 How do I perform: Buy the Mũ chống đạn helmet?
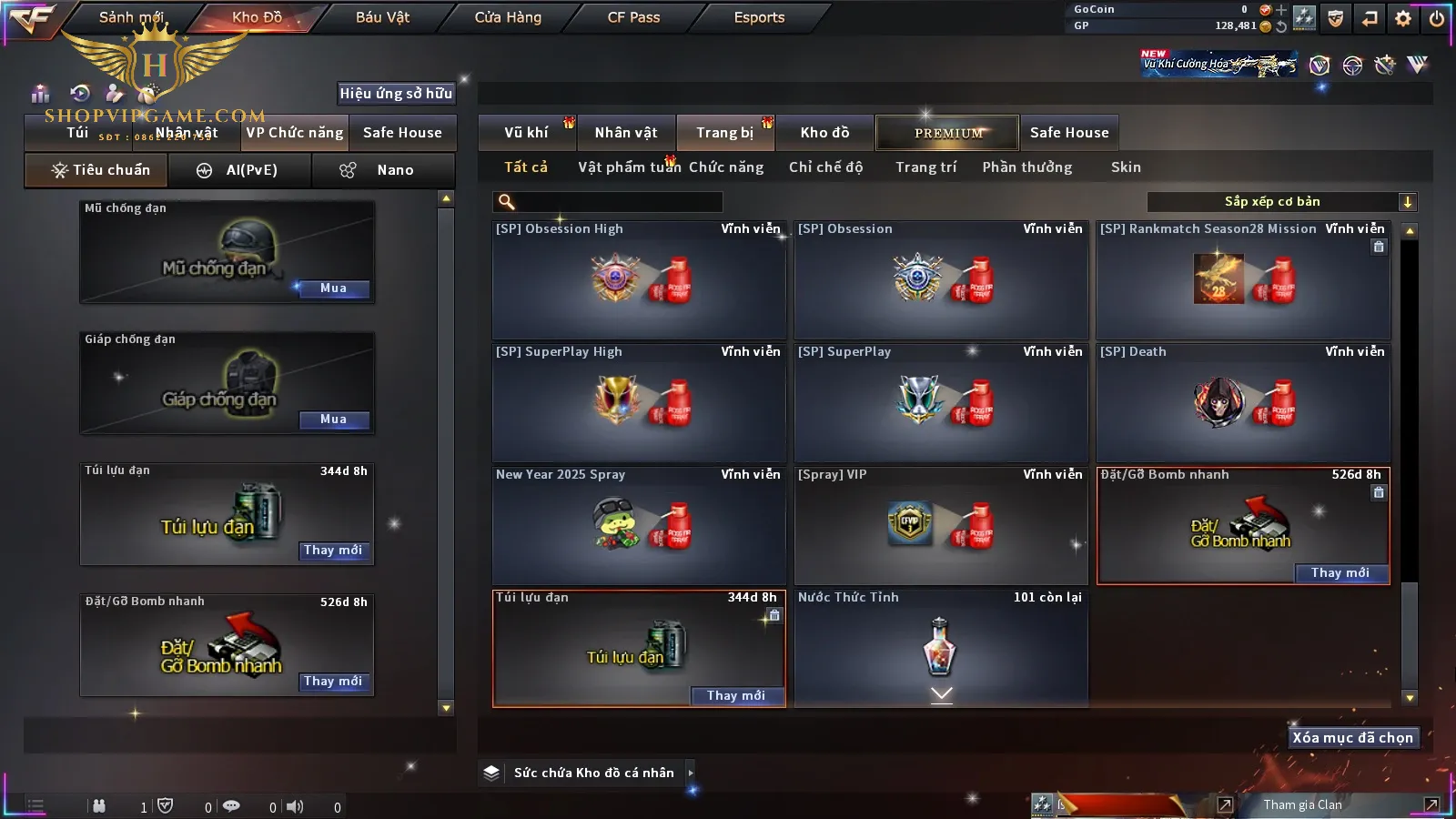[333, 288]
